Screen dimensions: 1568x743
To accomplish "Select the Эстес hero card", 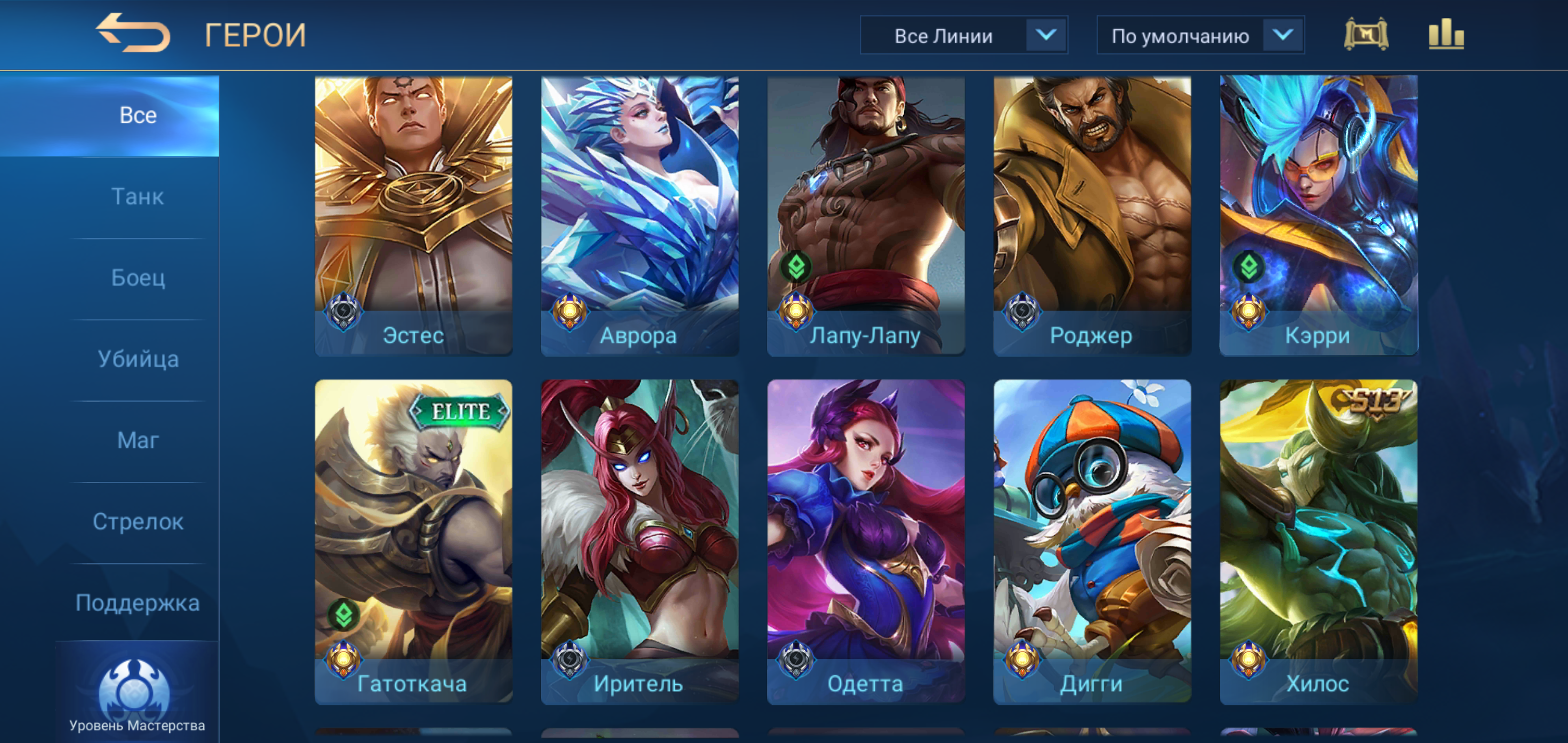I will 413,214.
